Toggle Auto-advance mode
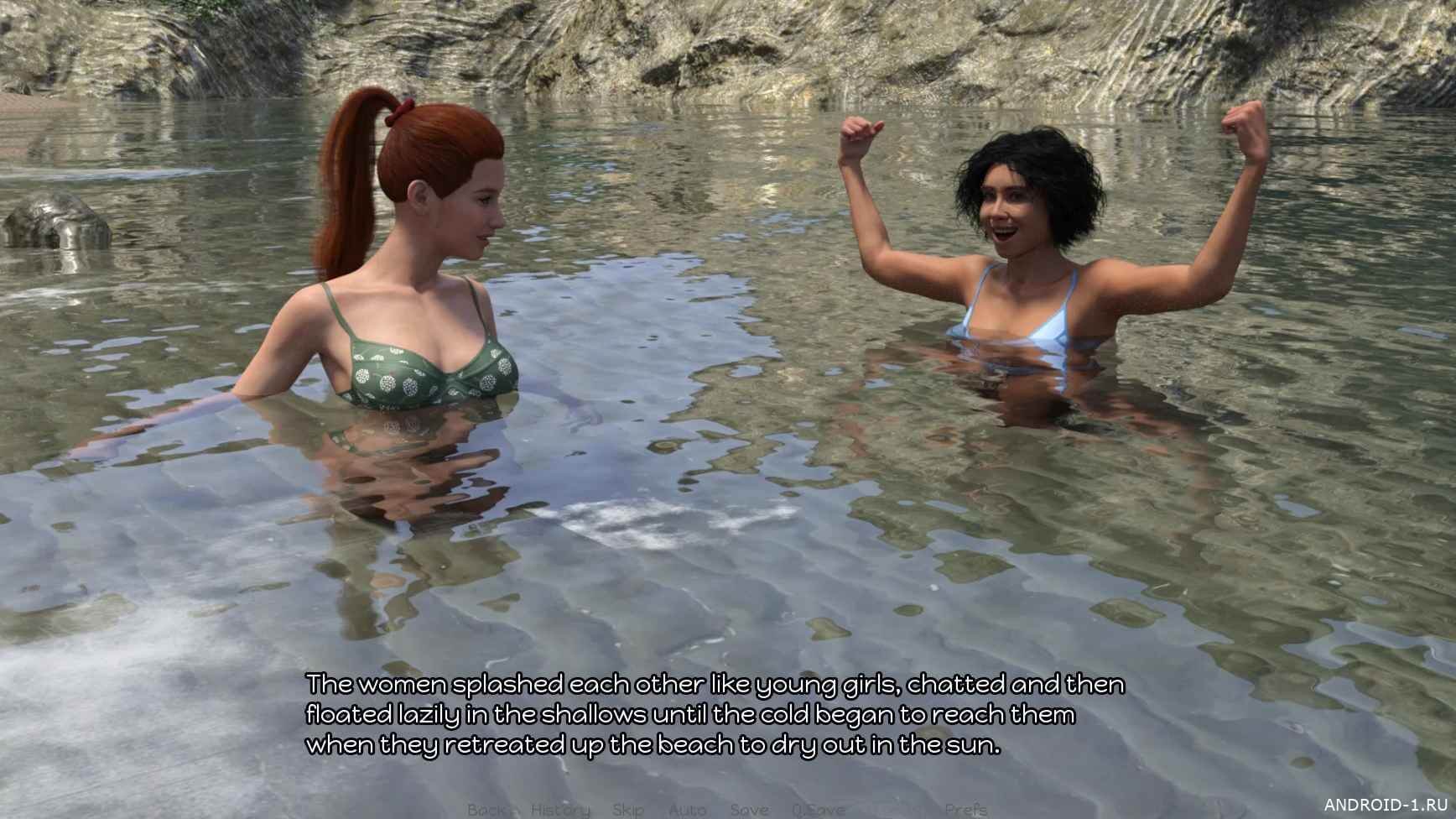The image size is (1456, 819). click(x=687, y=809)
